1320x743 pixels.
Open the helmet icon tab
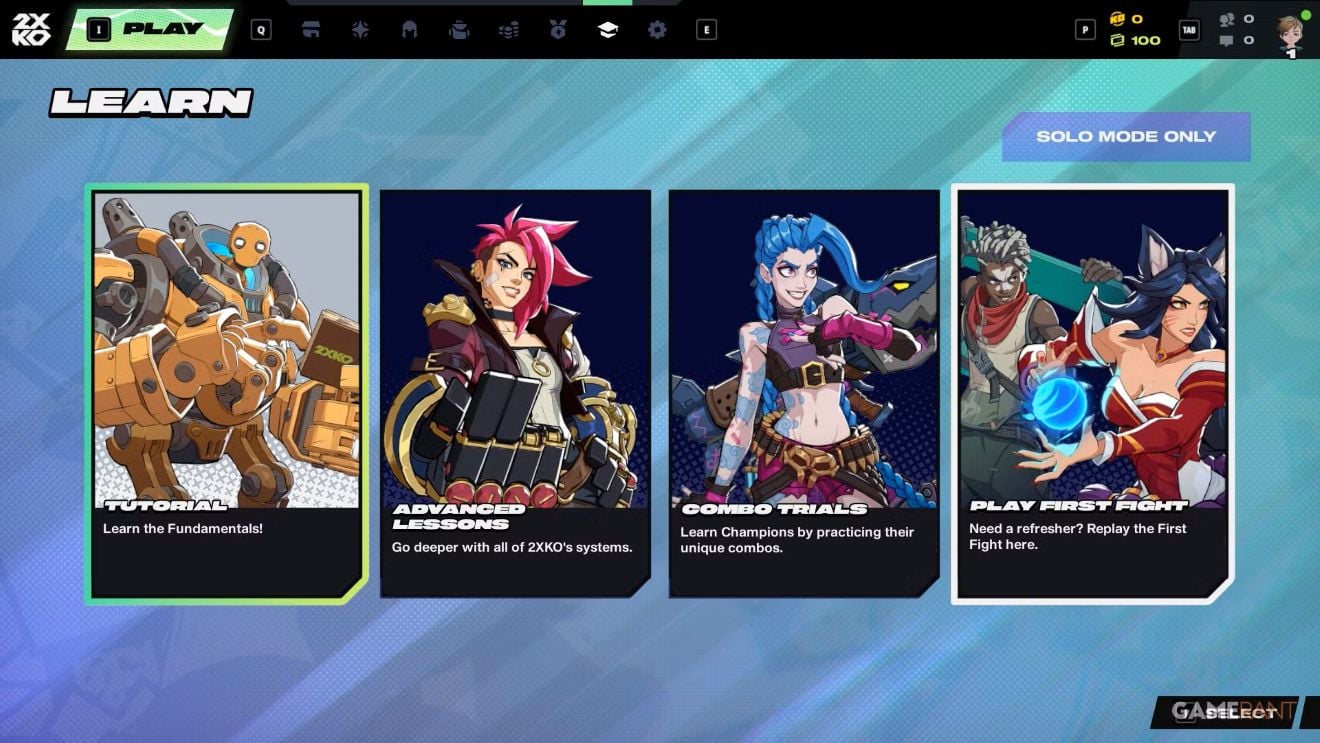(409, 30)
